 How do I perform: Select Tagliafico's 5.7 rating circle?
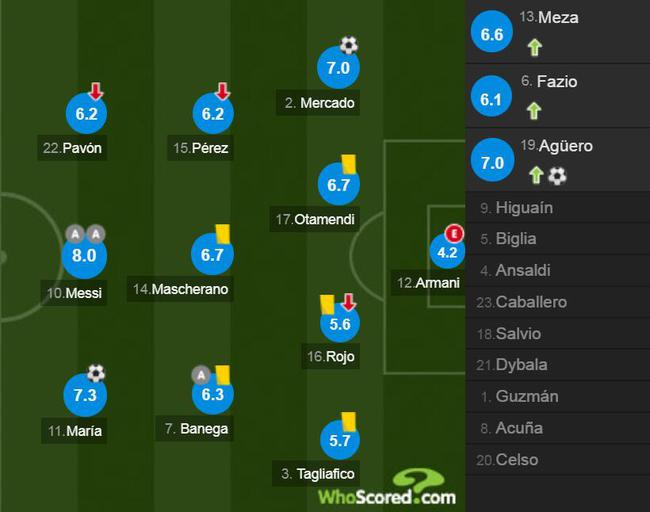(x=338, y=440)
